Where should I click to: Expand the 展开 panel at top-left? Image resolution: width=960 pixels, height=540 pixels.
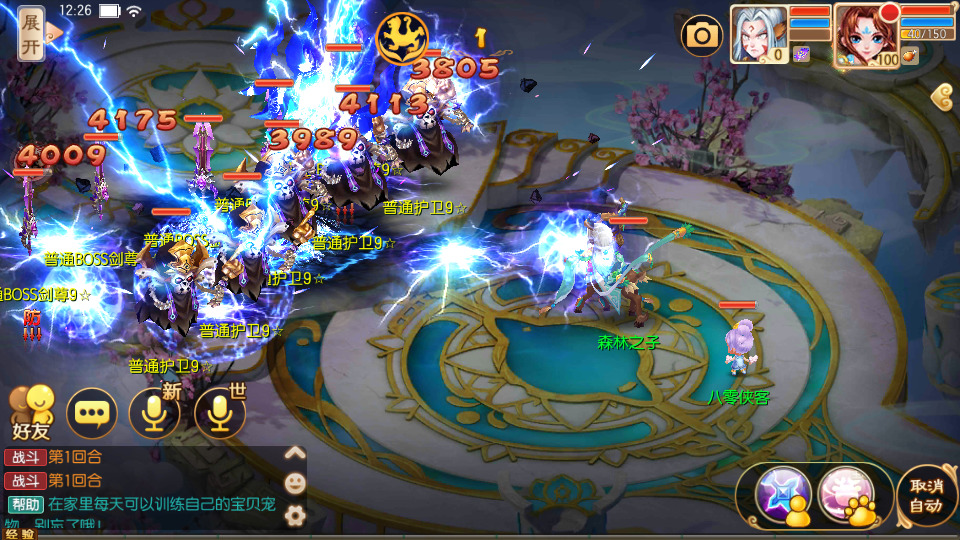tap(32, 34)
